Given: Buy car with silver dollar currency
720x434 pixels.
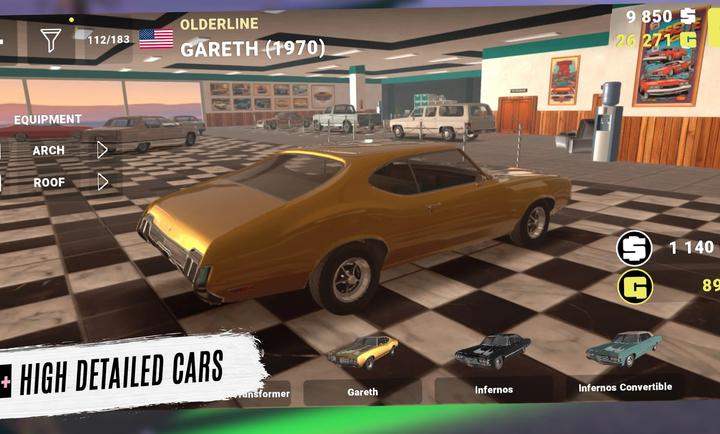Looking at the screenshot, I should pyautogui.click(x=634, y=247).
